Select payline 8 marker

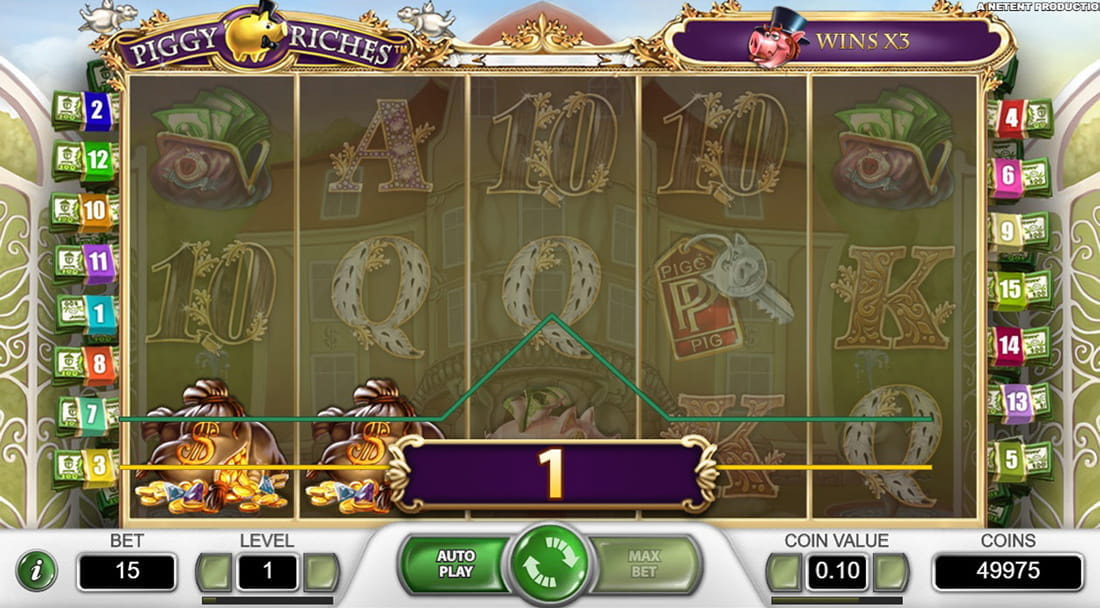(98, 363)
